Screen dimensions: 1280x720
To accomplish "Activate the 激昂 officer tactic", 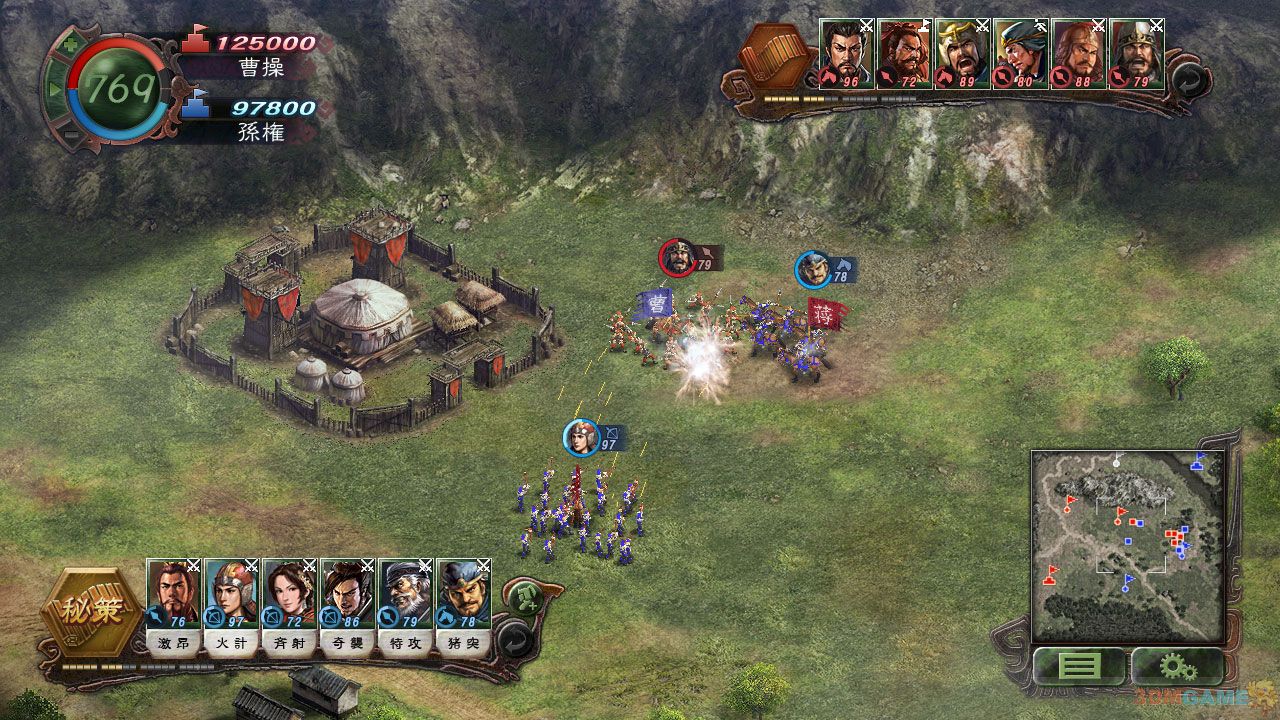I will click(173, 643).
